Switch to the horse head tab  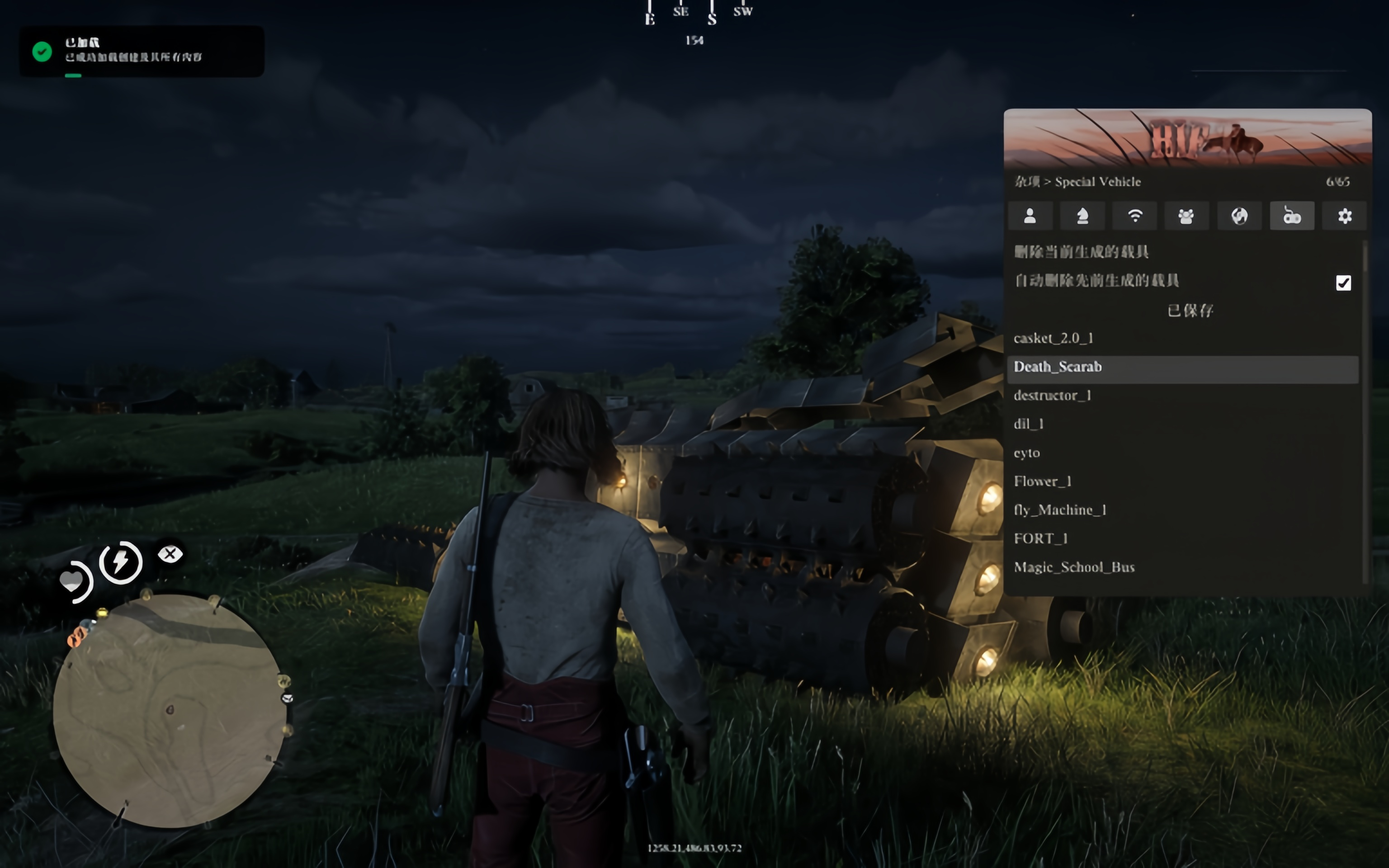[1082, 216]
